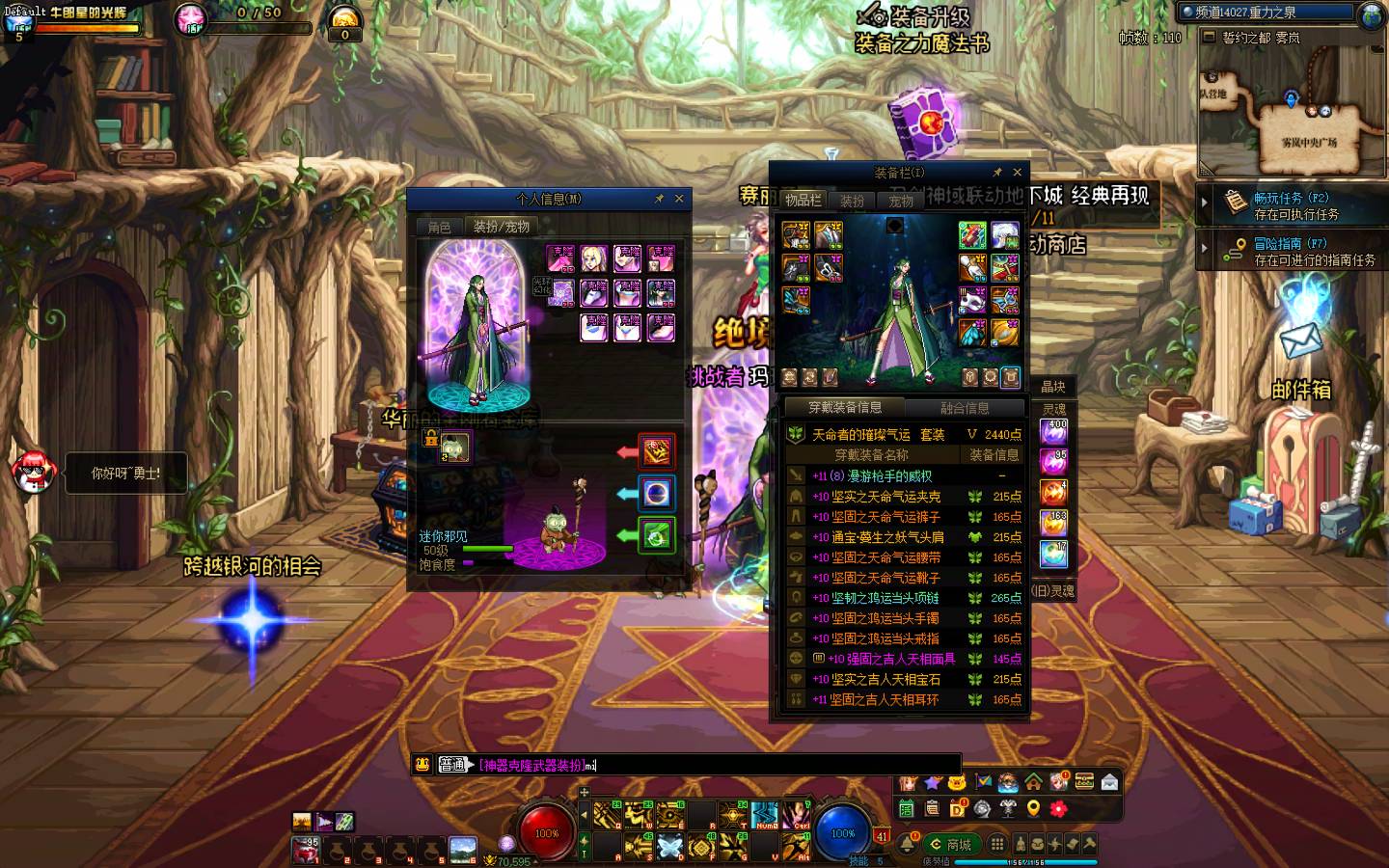The height and width of the screenshot is (868, 1389).
Task: Switch to the 角色 tab
Action: pos(439,227)
